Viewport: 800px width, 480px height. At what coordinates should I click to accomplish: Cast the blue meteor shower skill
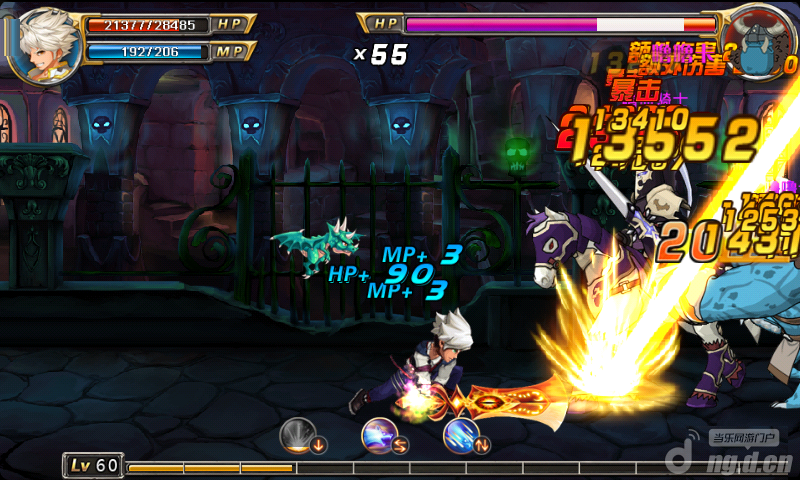[x=461, y=434]
